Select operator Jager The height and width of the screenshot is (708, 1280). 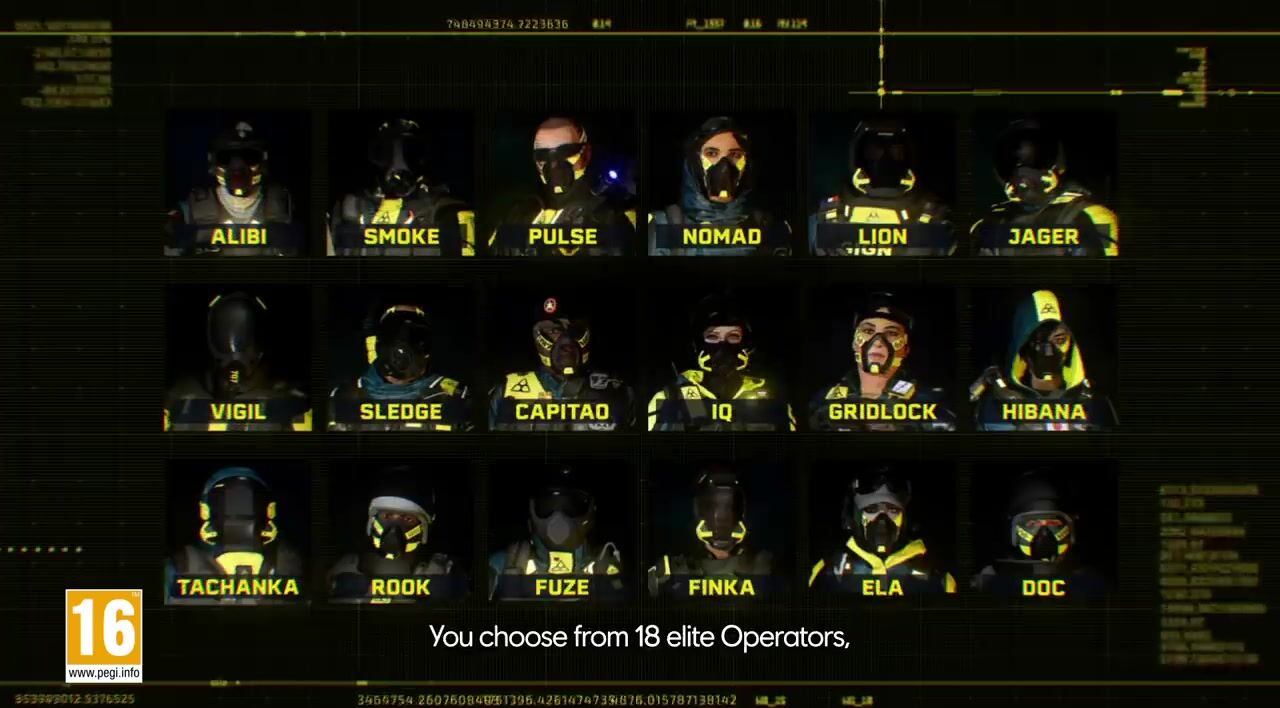click(x=1044, y=184)
